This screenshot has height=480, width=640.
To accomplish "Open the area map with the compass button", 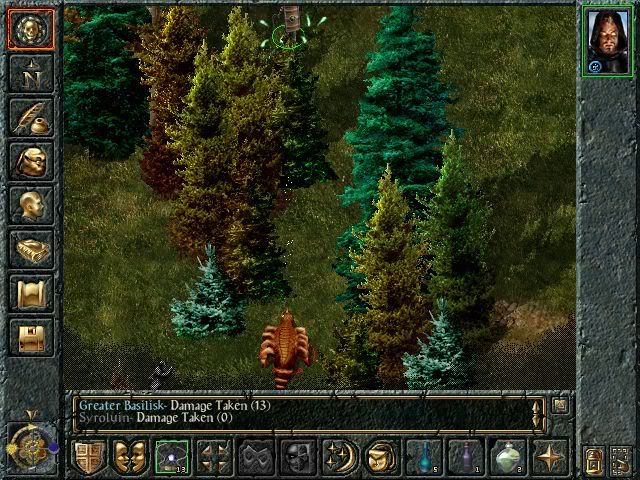I will point(29,72).
